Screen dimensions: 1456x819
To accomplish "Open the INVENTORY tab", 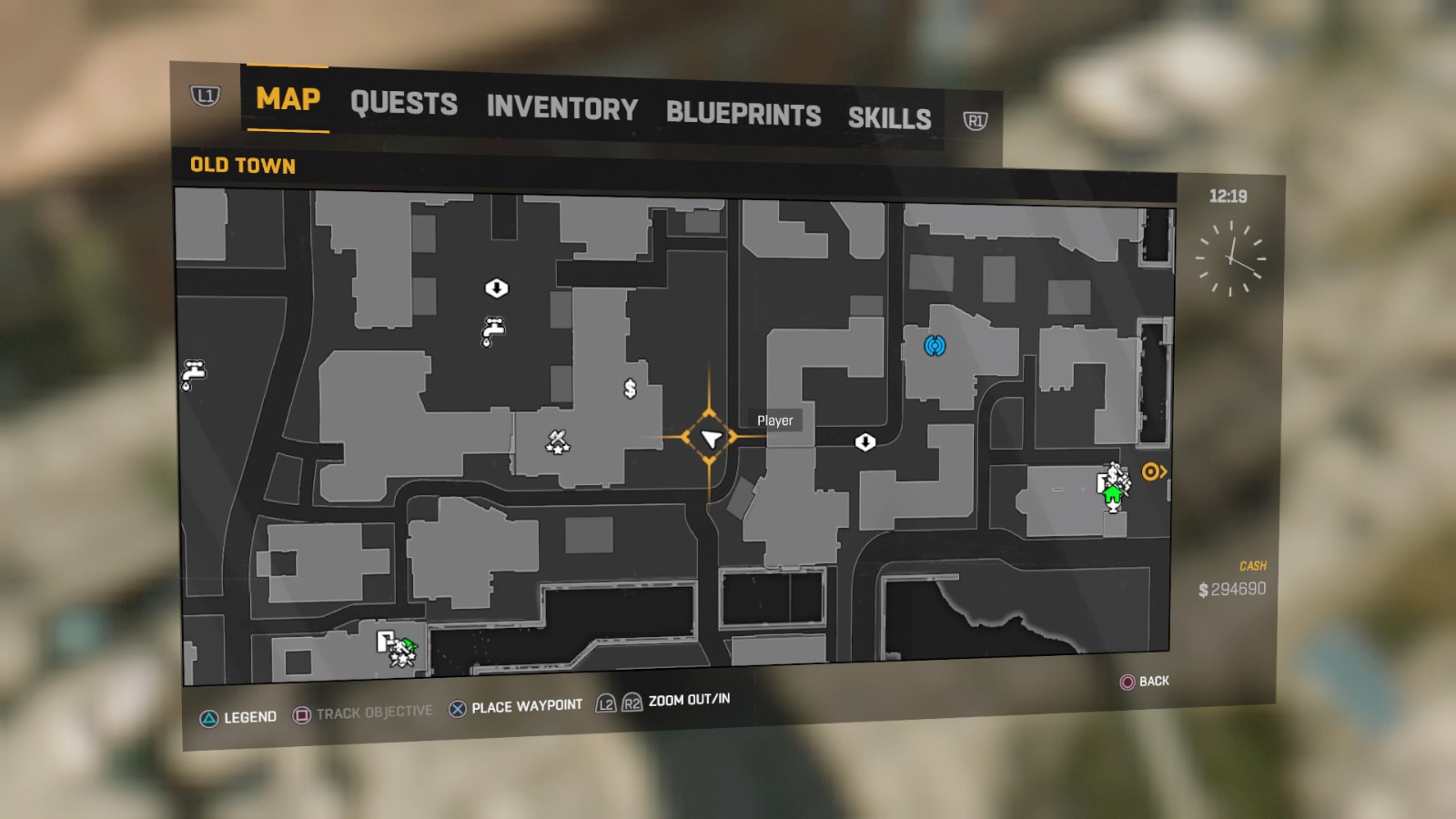I will [x=561, y=109].
